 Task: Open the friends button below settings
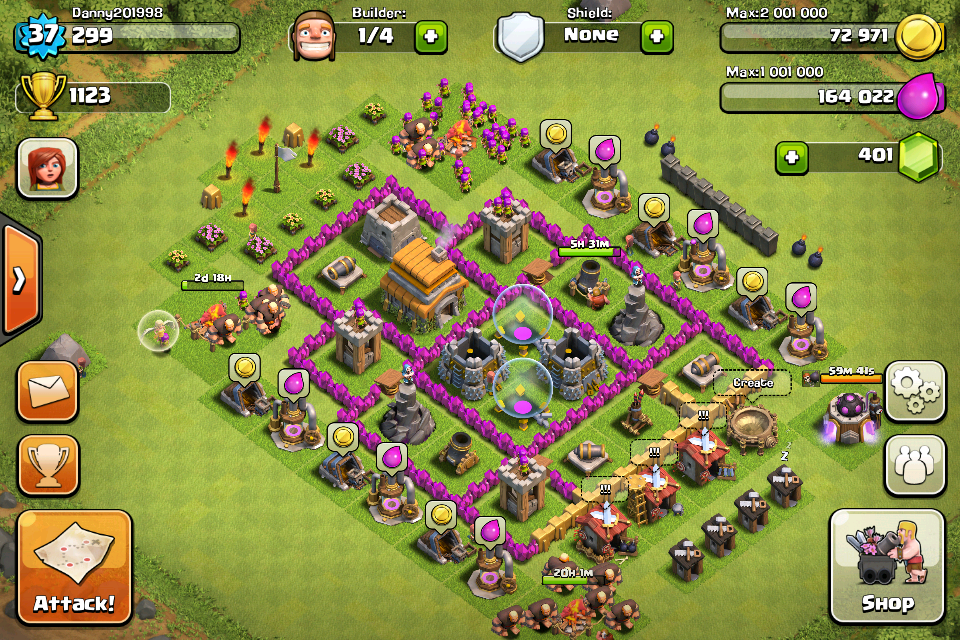[914, 464]
